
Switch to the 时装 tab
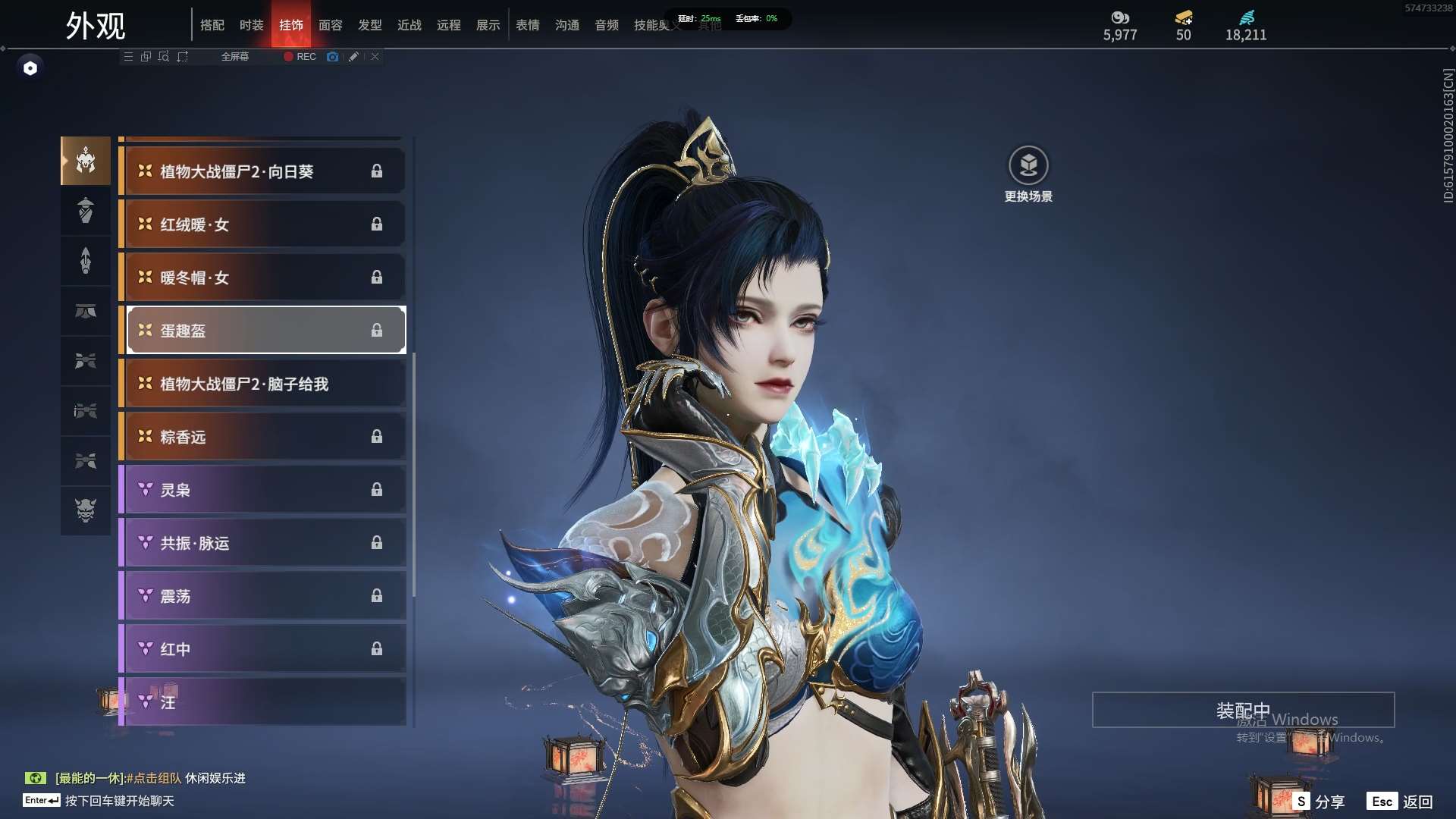pos(251,25)
